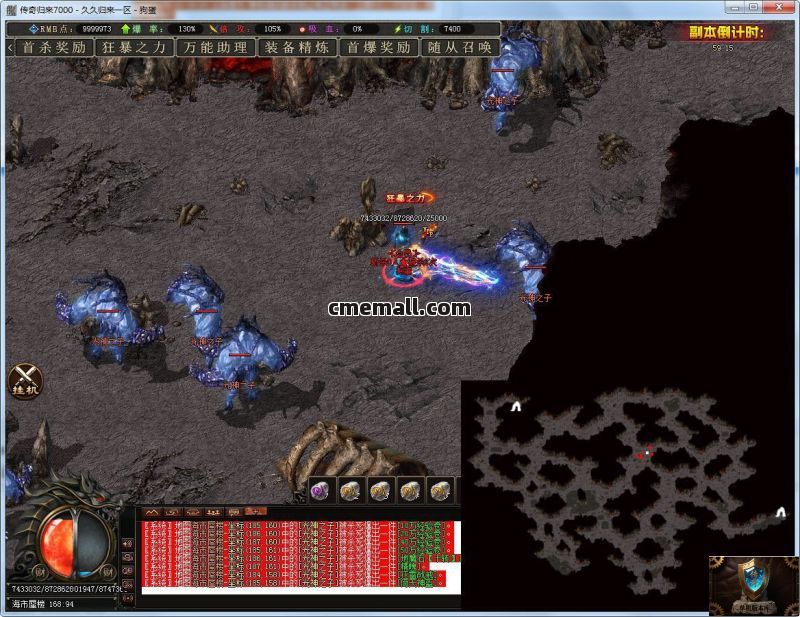Image resolution: width=800 pixels, height=617 pixels.
Task: Collapse the top menu bar with left arrow
Action: [9, 47]
